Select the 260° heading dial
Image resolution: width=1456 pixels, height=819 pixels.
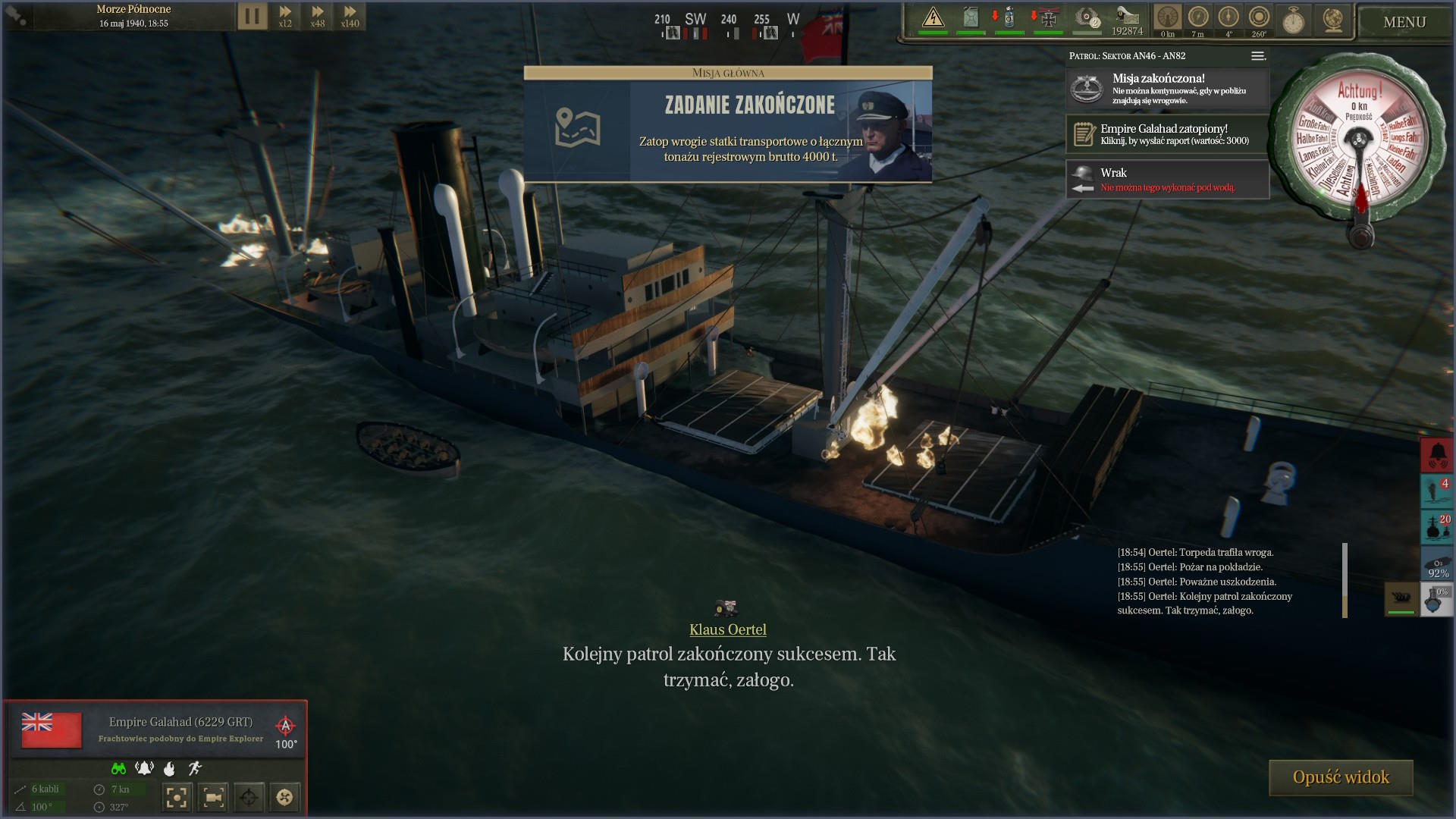click(x=1259, y=18)
